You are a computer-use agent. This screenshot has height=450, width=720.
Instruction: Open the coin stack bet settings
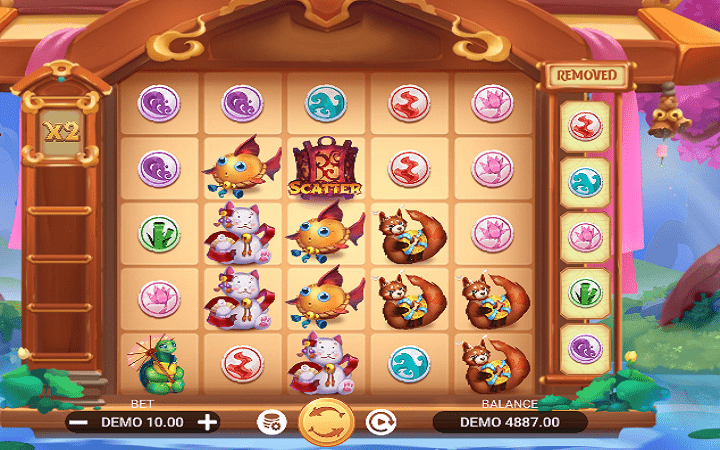(x=269, y=422)
